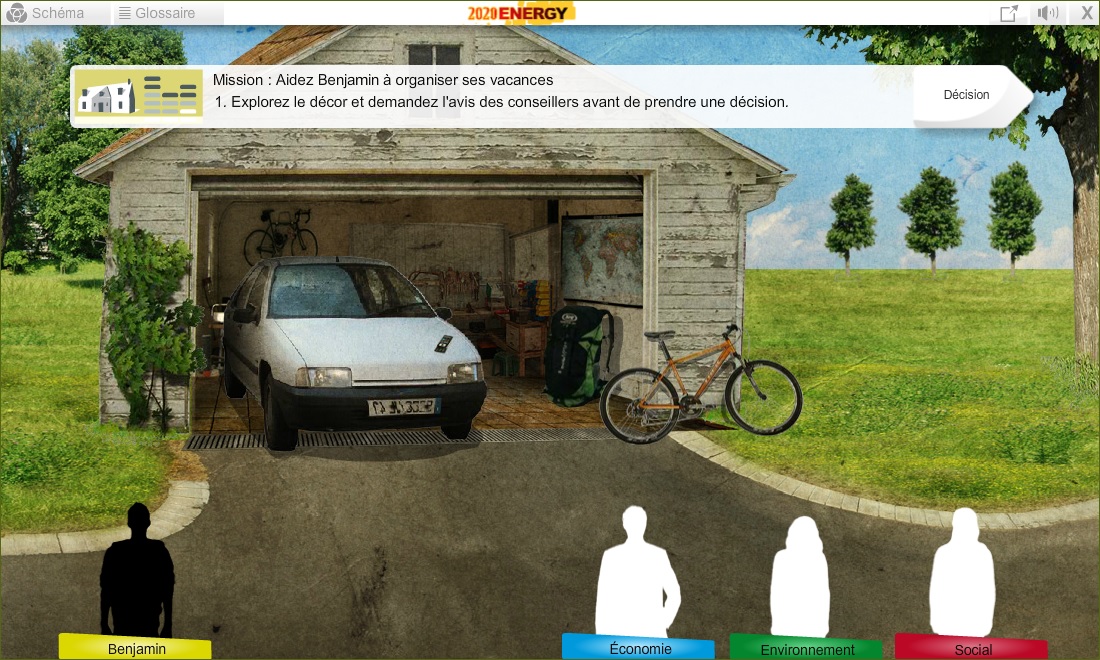The height and width of the screenshot is (660, 1100).
Task: Toggle the sound speaker icon
Action: 1047,13
